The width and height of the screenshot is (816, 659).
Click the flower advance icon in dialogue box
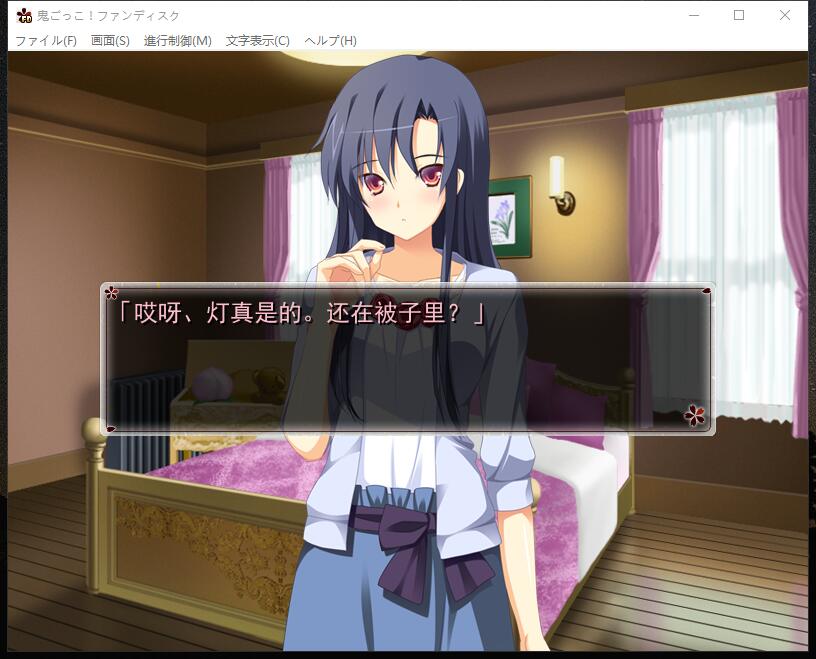[695, 414]
